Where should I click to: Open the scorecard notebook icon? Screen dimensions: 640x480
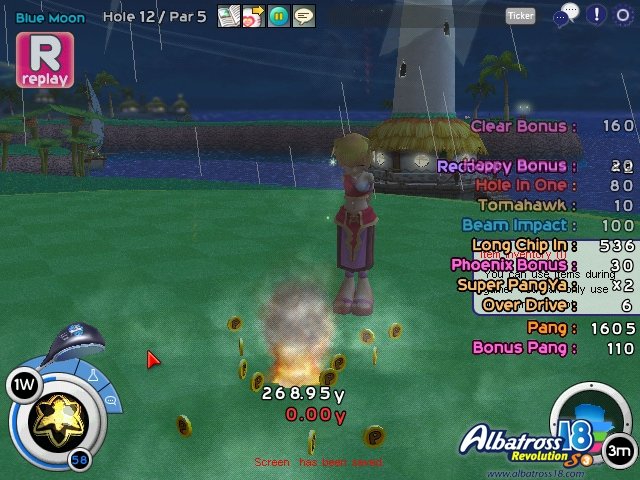click(229, 16)
